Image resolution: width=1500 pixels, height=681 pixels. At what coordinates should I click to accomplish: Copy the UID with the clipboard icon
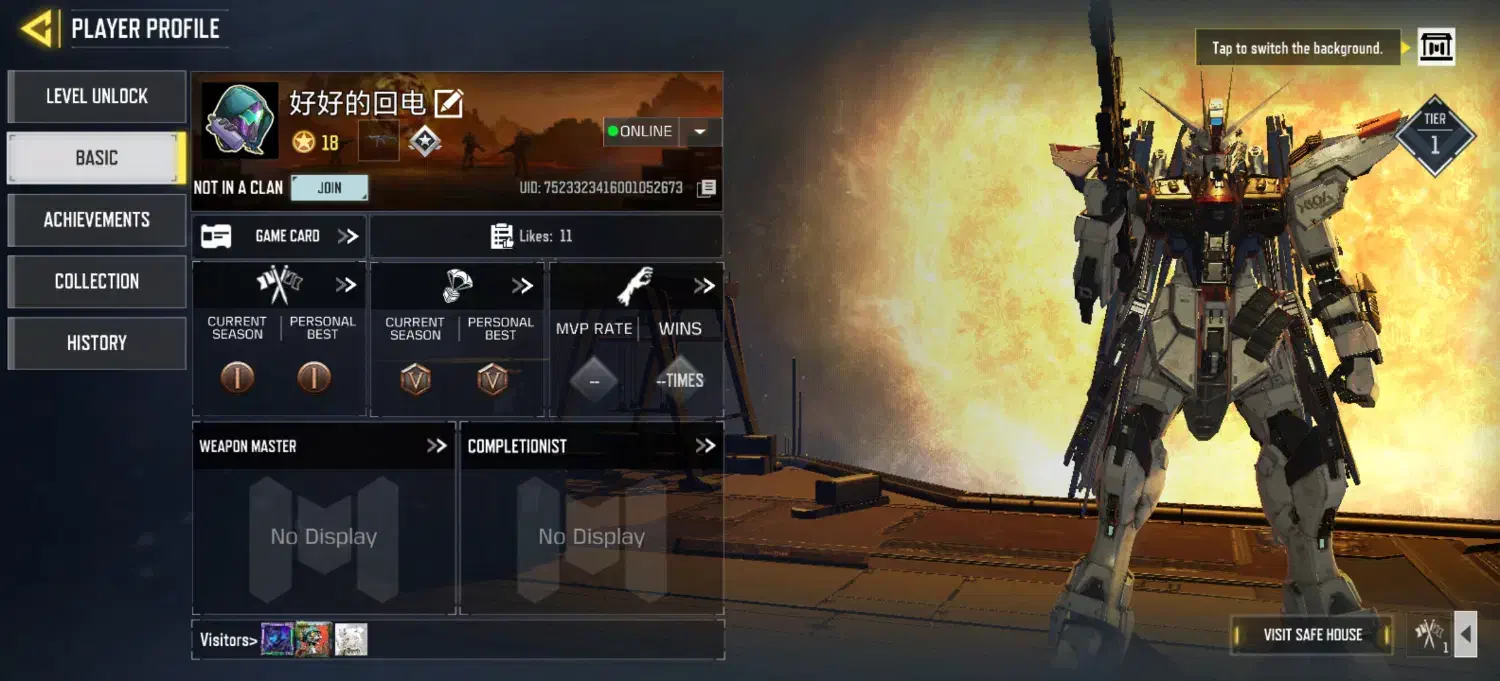(x=707, y=188)
